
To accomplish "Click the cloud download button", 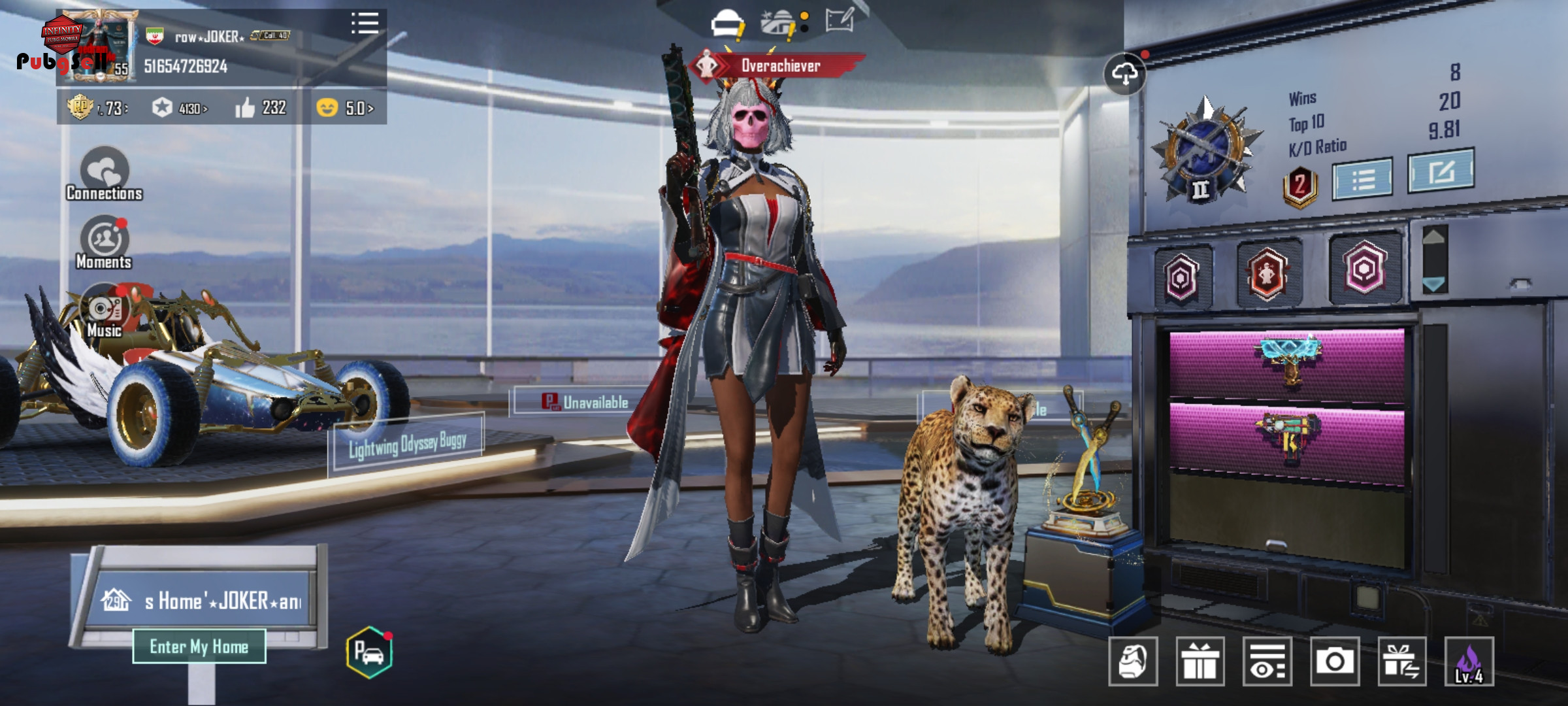I will [1124, 74].
